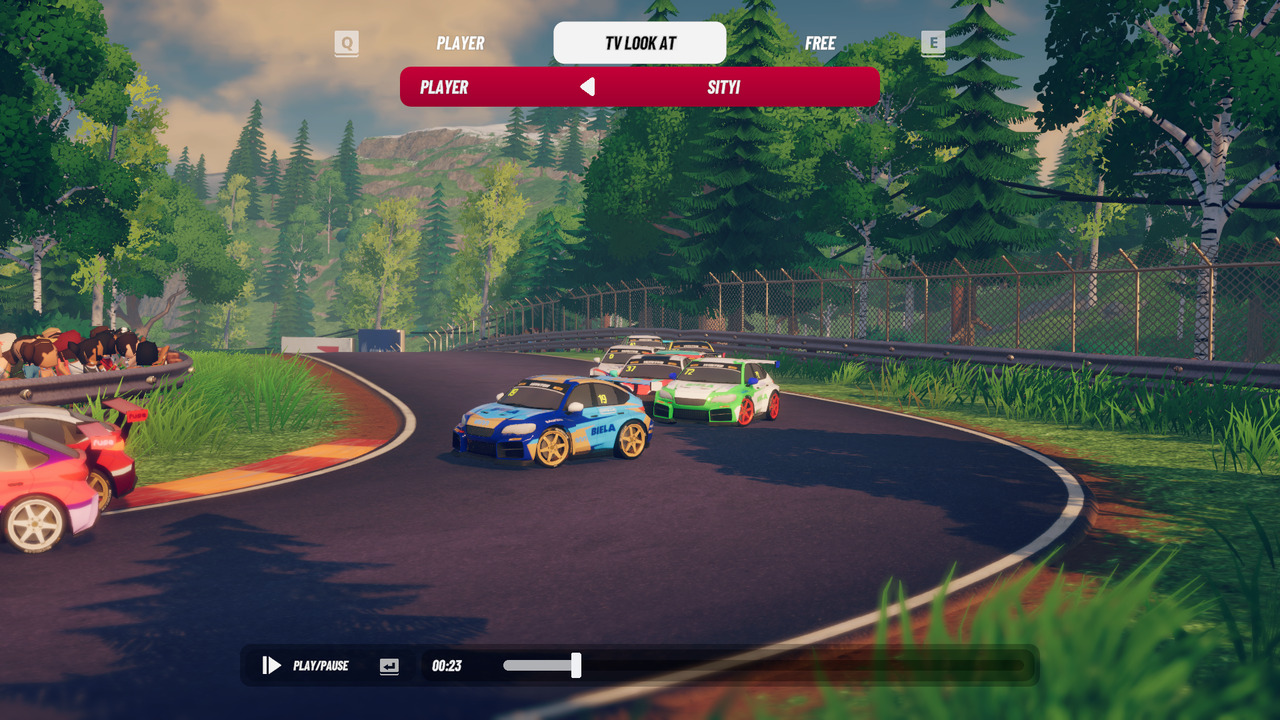The image size is (1280, 720).
Task: Click the replay timeline slider handle
Action: click(576, 665)
